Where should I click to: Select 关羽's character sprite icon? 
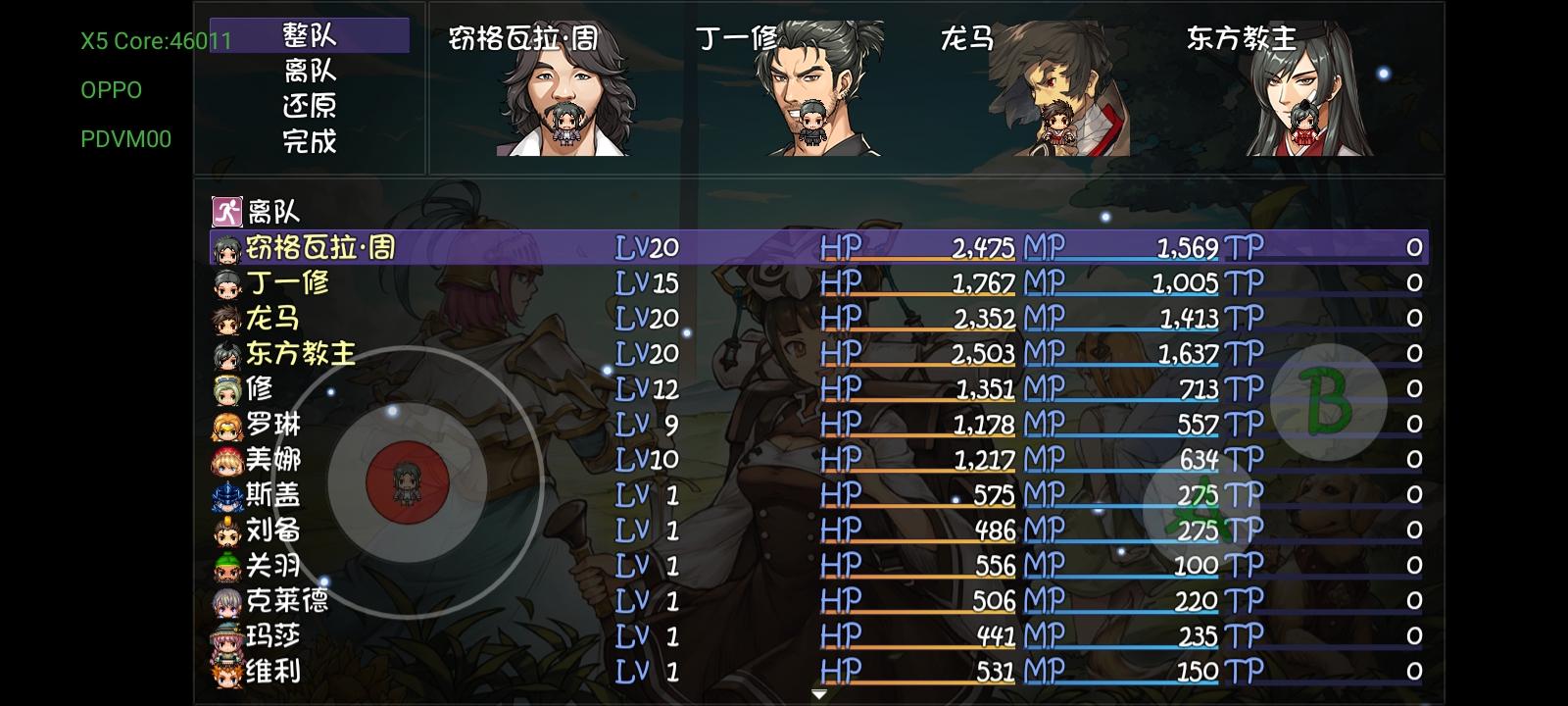[x=226, y=565]
